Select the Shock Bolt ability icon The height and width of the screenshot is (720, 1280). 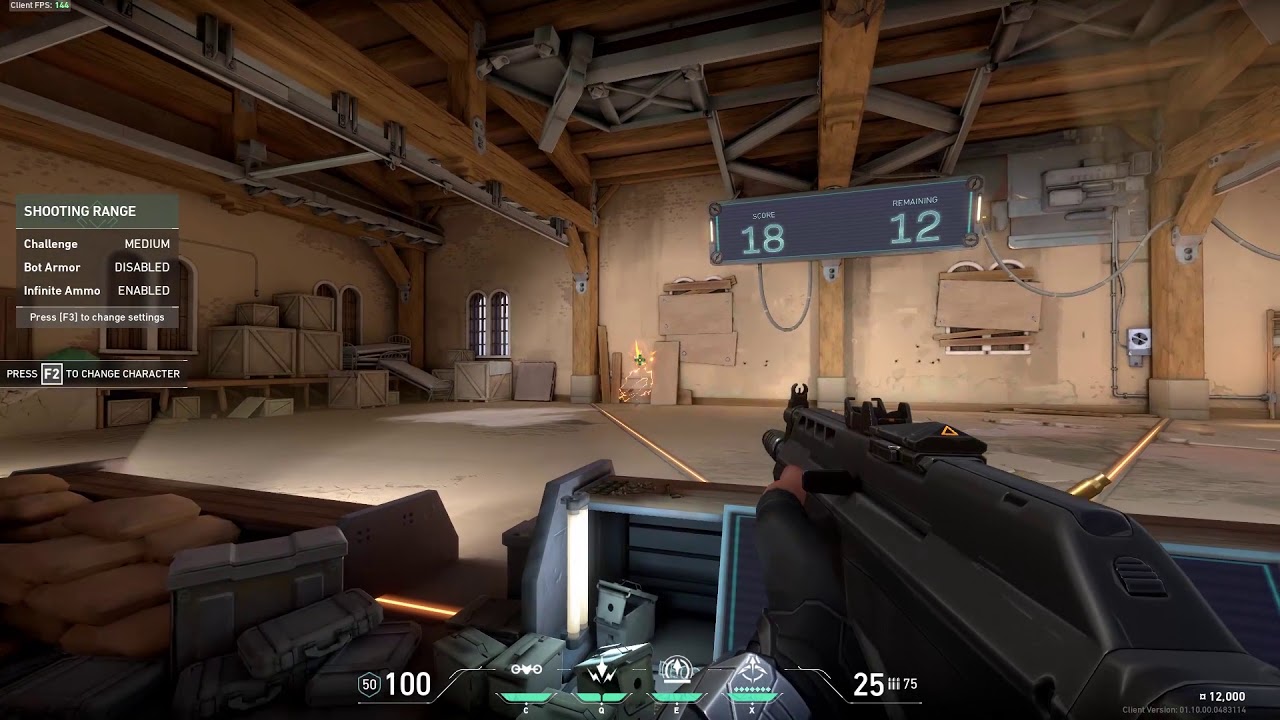pyautogui.click(x=601, y=672)
